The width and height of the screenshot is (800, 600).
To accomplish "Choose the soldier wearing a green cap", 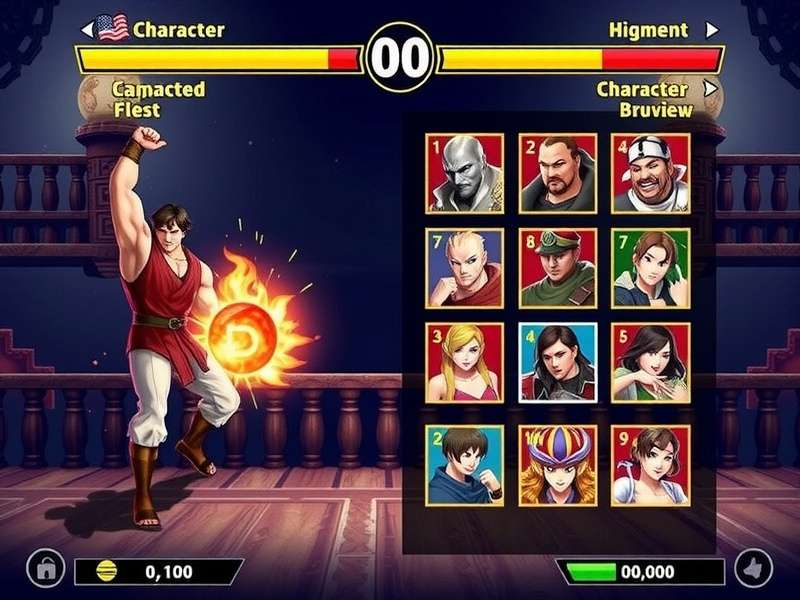I will point(558,268).
